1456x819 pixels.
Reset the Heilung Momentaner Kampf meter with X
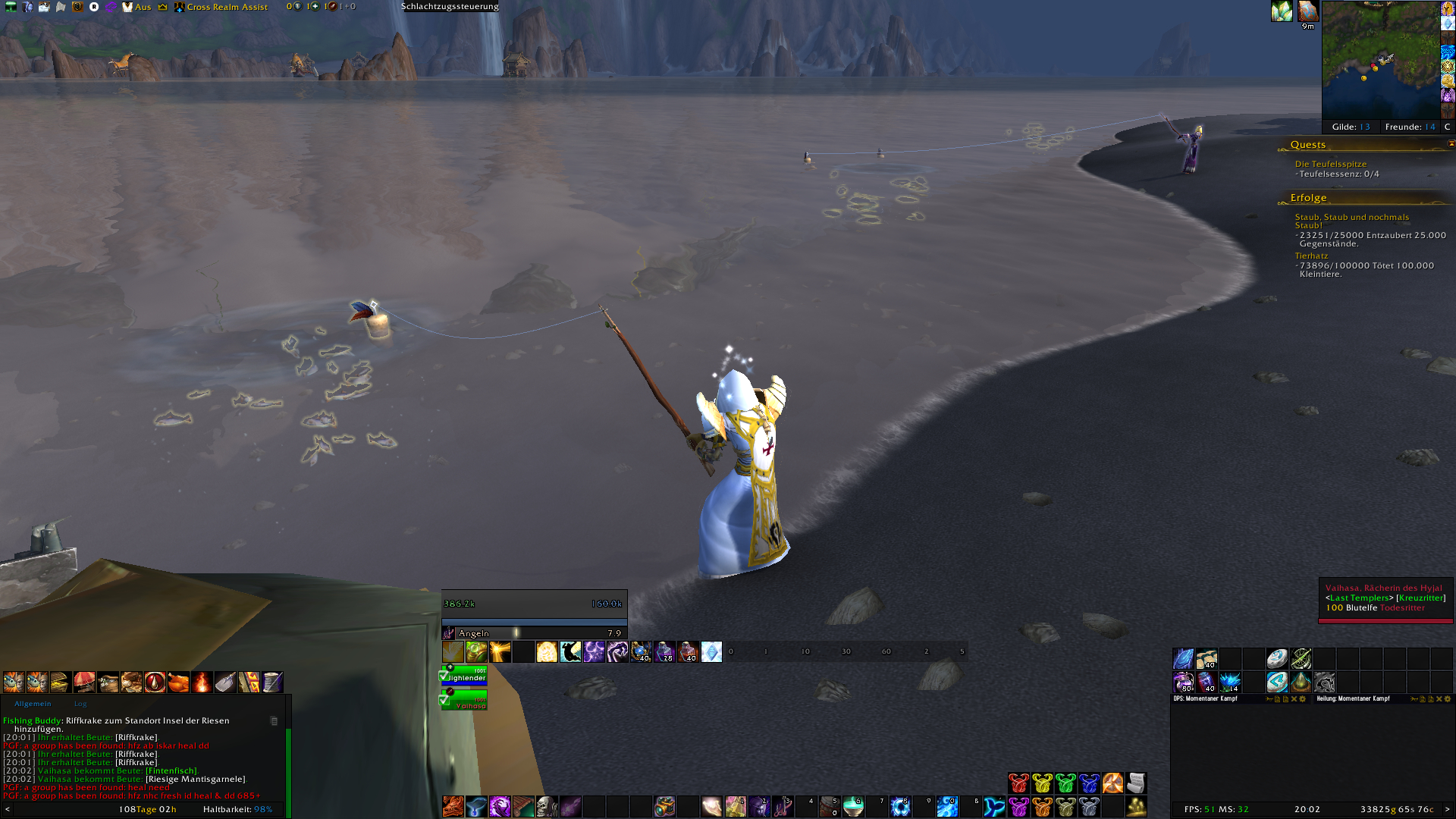tap(1439, 699)
